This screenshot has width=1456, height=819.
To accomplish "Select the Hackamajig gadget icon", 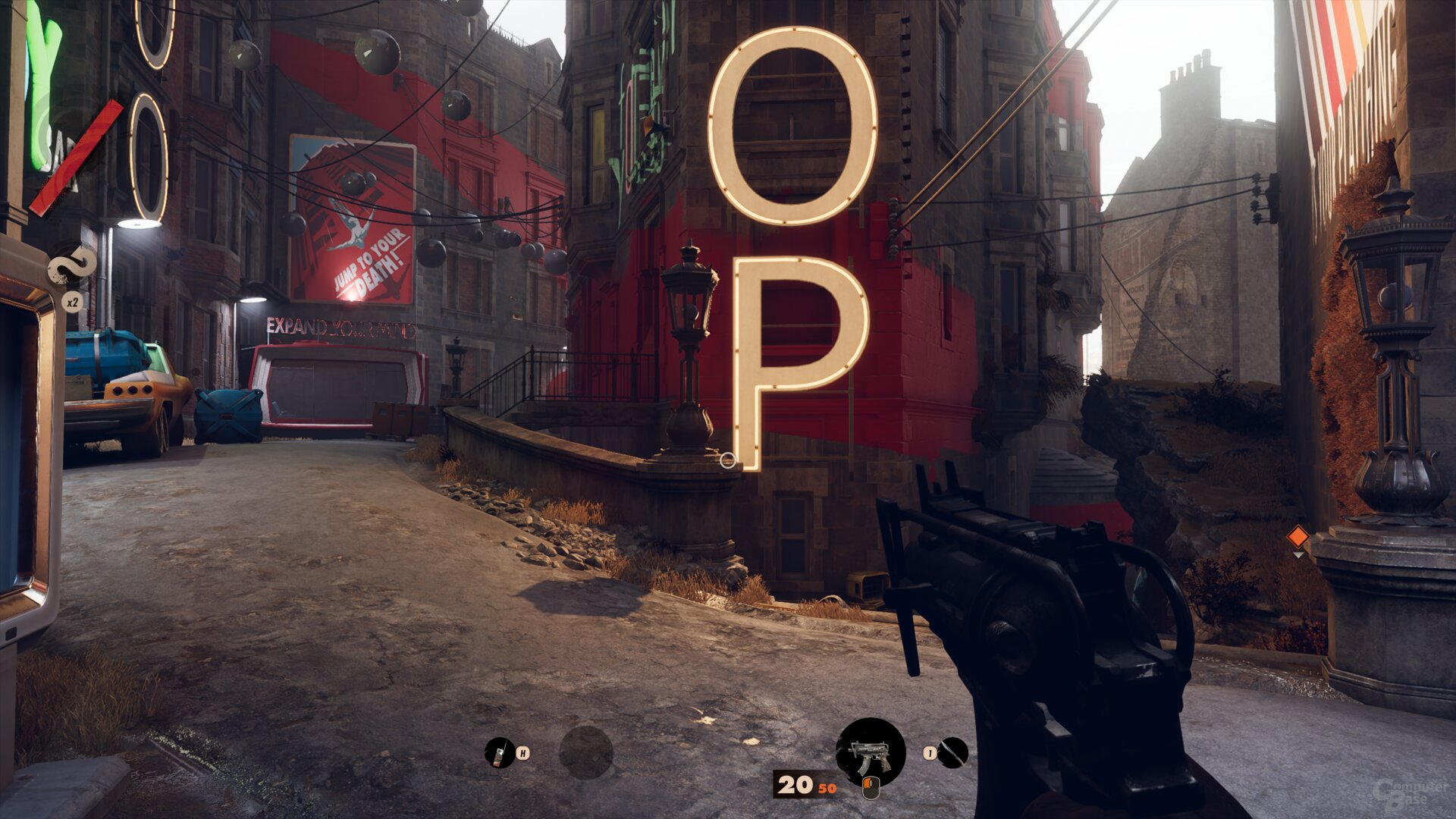I will click(499, 752).
